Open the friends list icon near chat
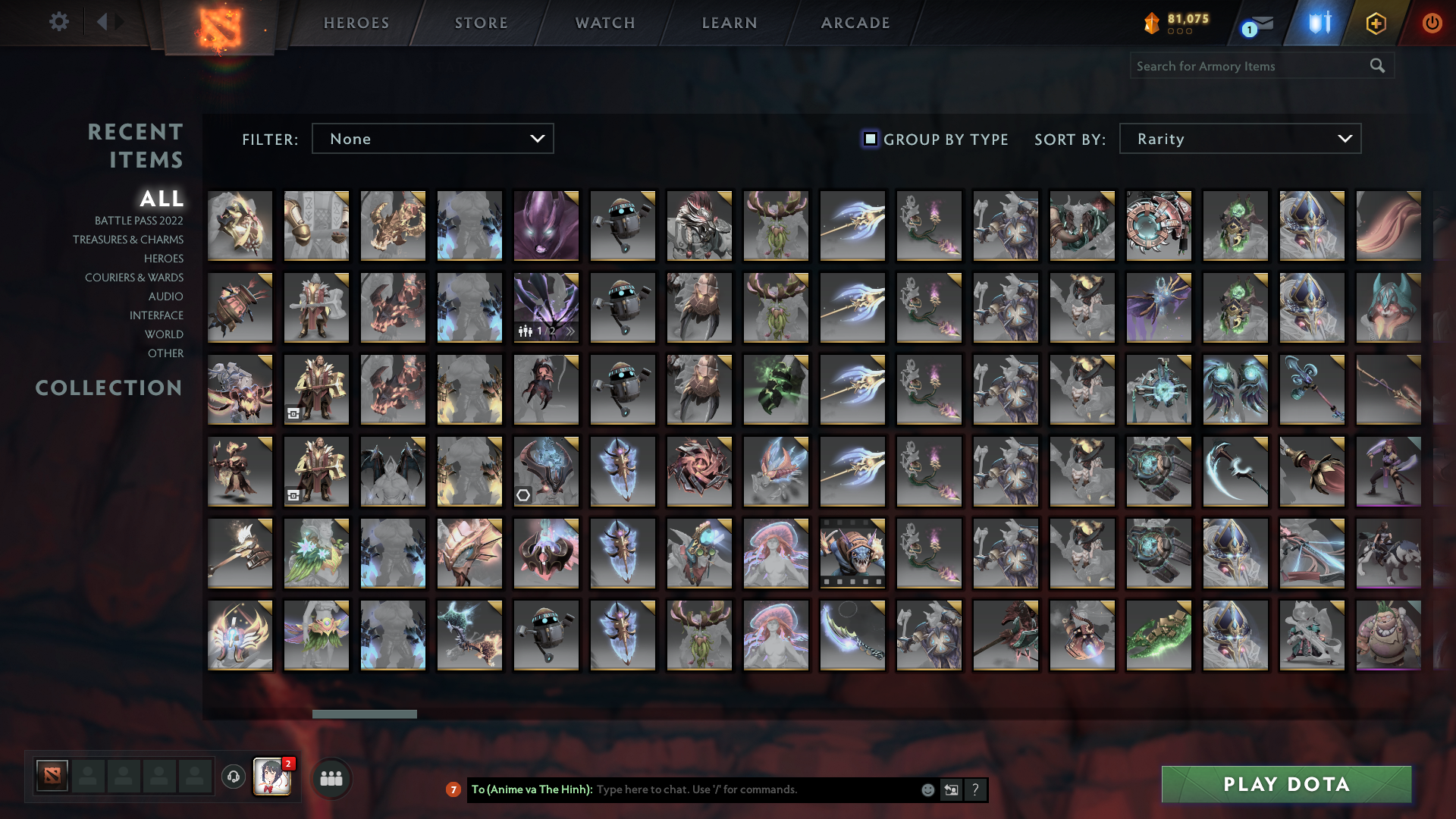Image resolution: width=1456 pixels, height=819 pixels. click(331, 777)
